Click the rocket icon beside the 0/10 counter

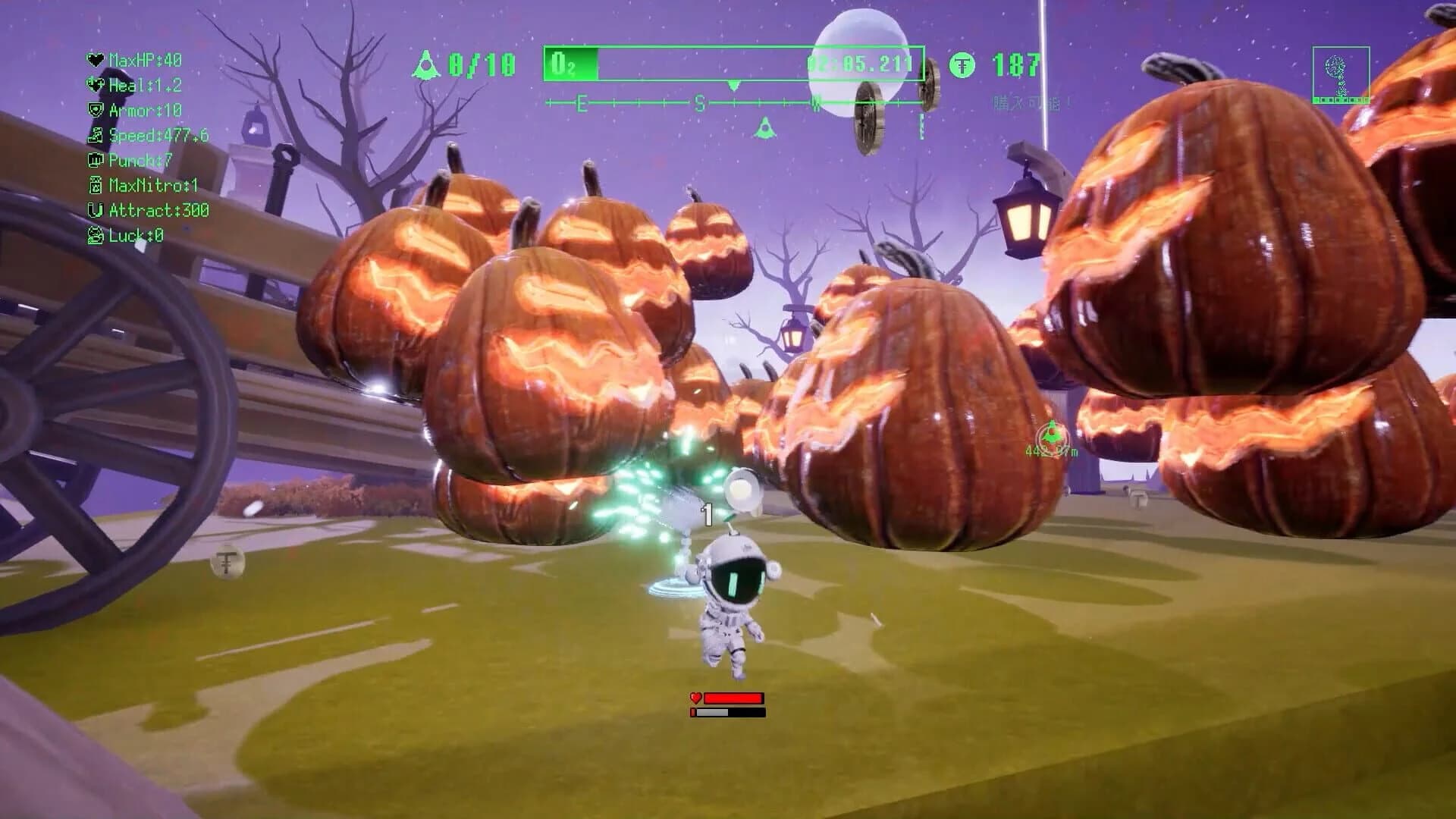(x=426, y=64)
